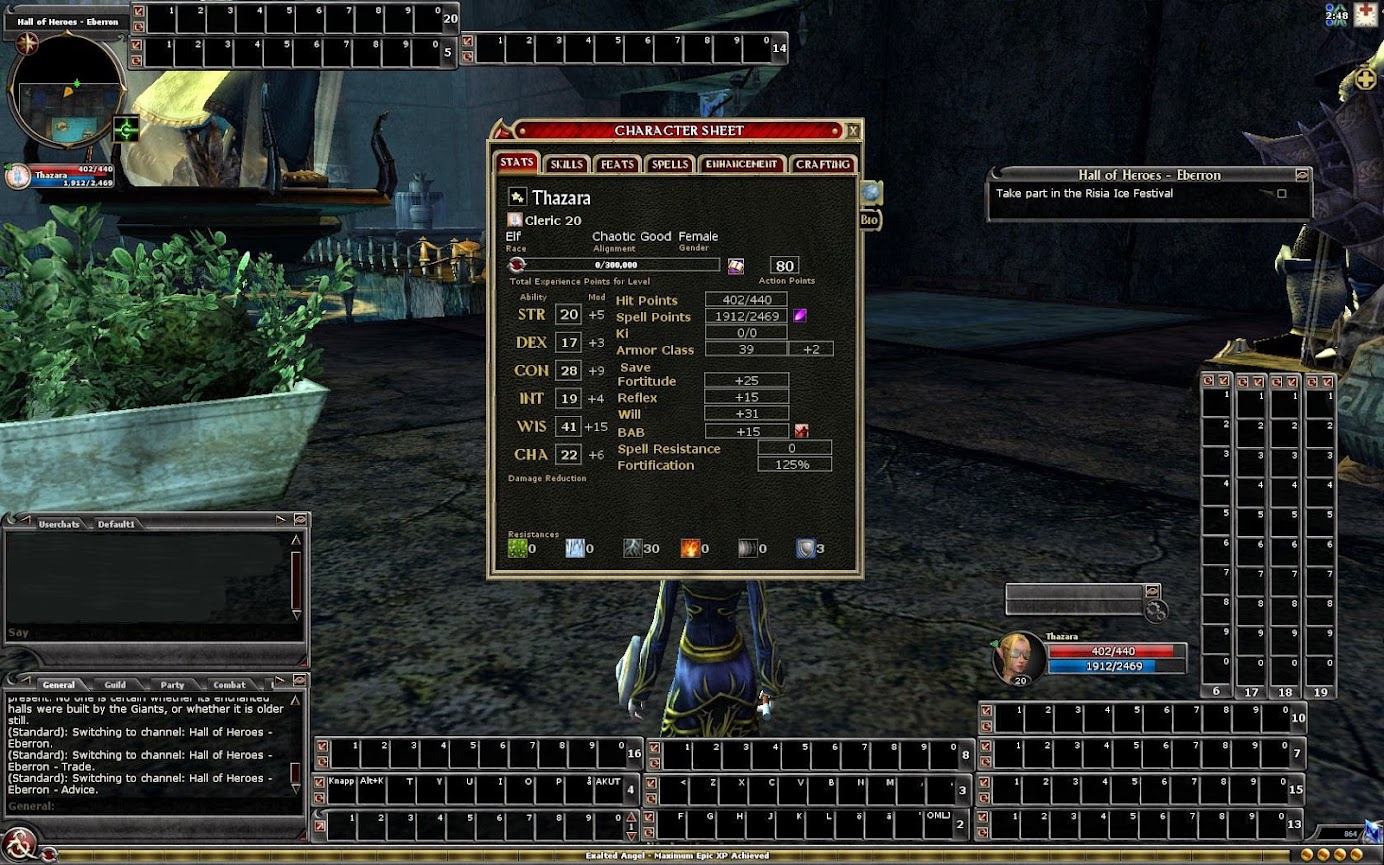Switch chat to the Guild tab
This screenshot has width=1384, height=865.
coord(115,685)
